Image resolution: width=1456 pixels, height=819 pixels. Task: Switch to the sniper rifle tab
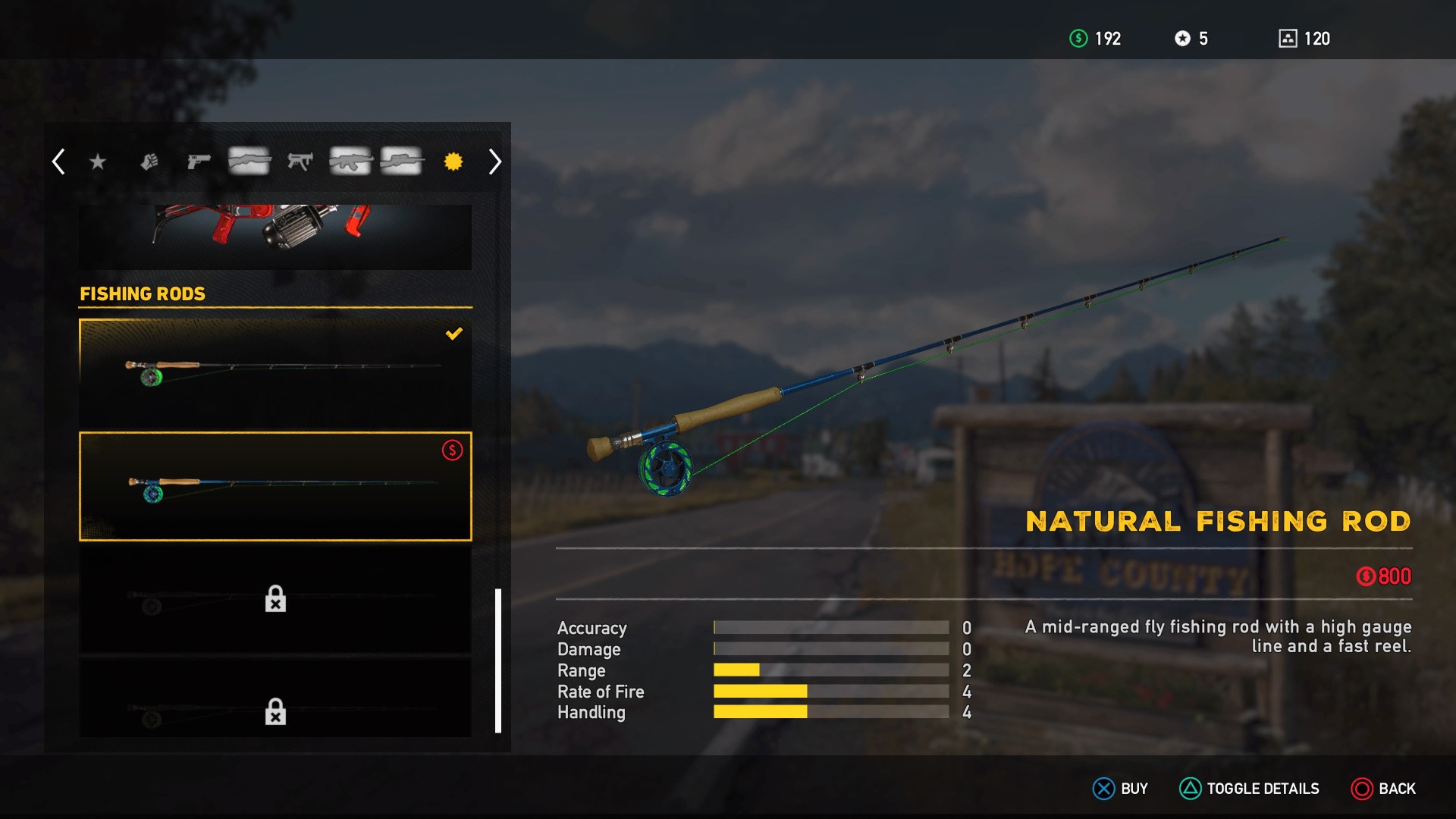coord(402,162)
